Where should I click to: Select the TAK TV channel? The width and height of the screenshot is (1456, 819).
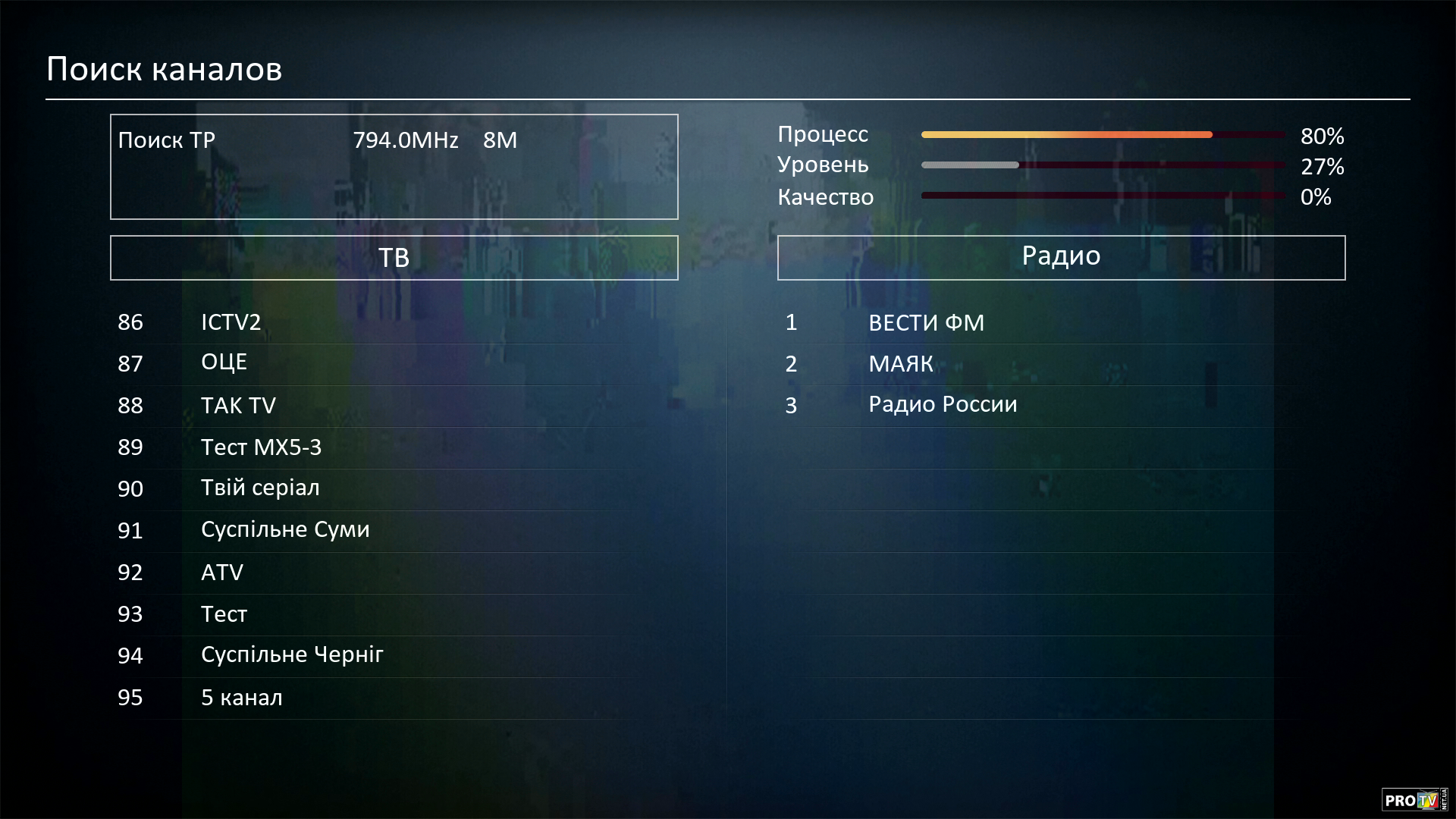coord(238,405)
